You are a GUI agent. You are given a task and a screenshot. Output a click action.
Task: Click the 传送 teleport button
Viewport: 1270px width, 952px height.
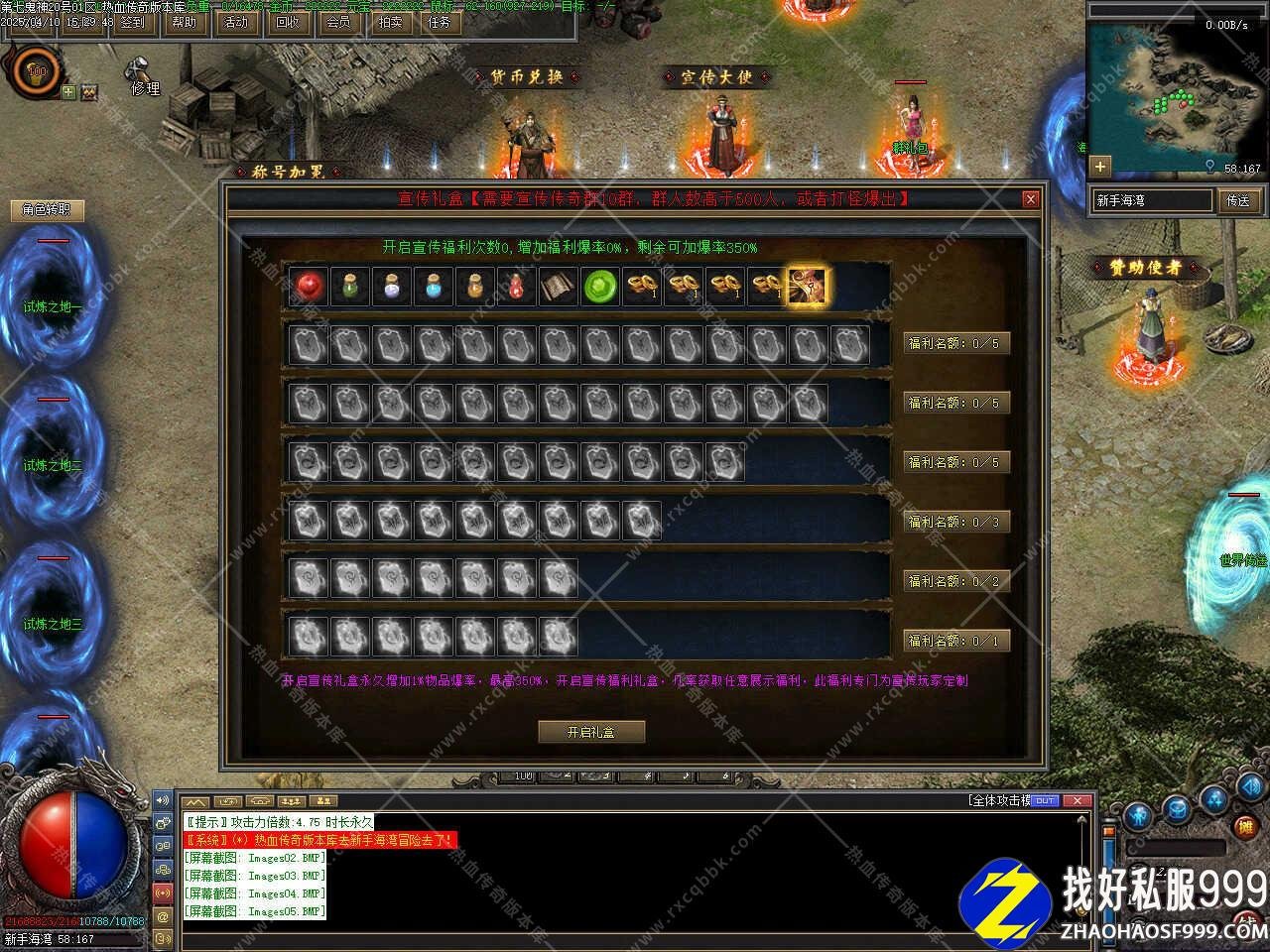[1237, 200]
